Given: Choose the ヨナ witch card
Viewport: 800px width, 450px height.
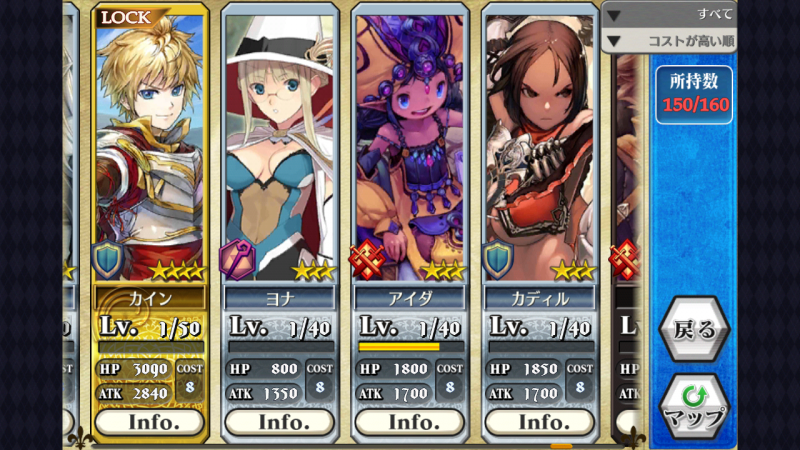Looking at the screenshot, I should [280, 150].
